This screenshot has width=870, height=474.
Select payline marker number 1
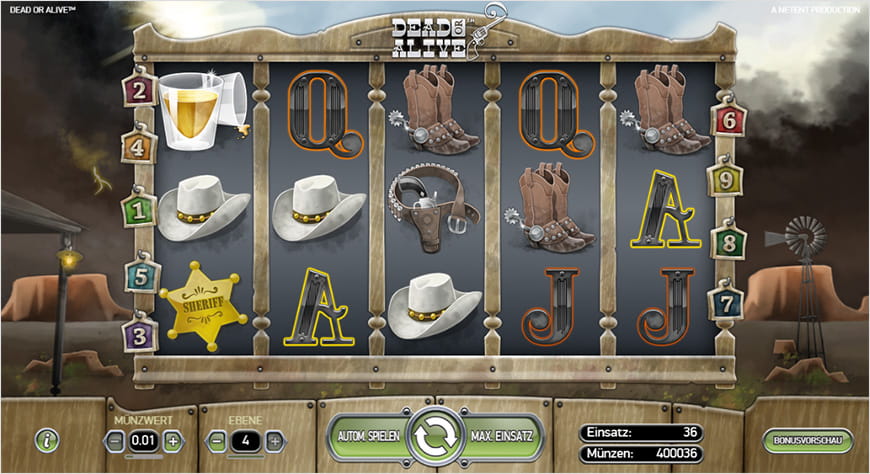[137, 210]
